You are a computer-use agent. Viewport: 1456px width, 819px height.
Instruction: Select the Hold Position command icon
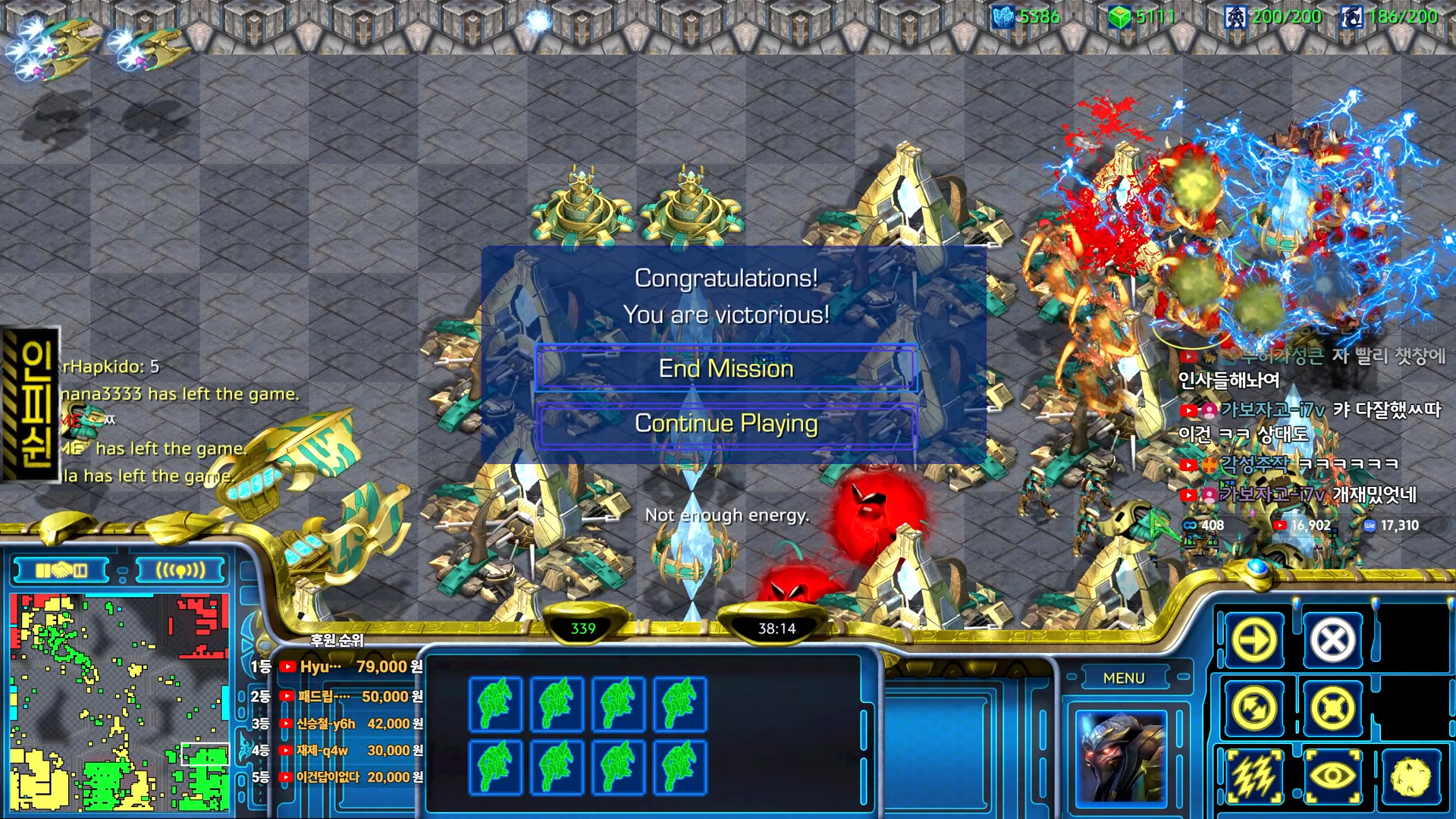[x=1332, y=709]
